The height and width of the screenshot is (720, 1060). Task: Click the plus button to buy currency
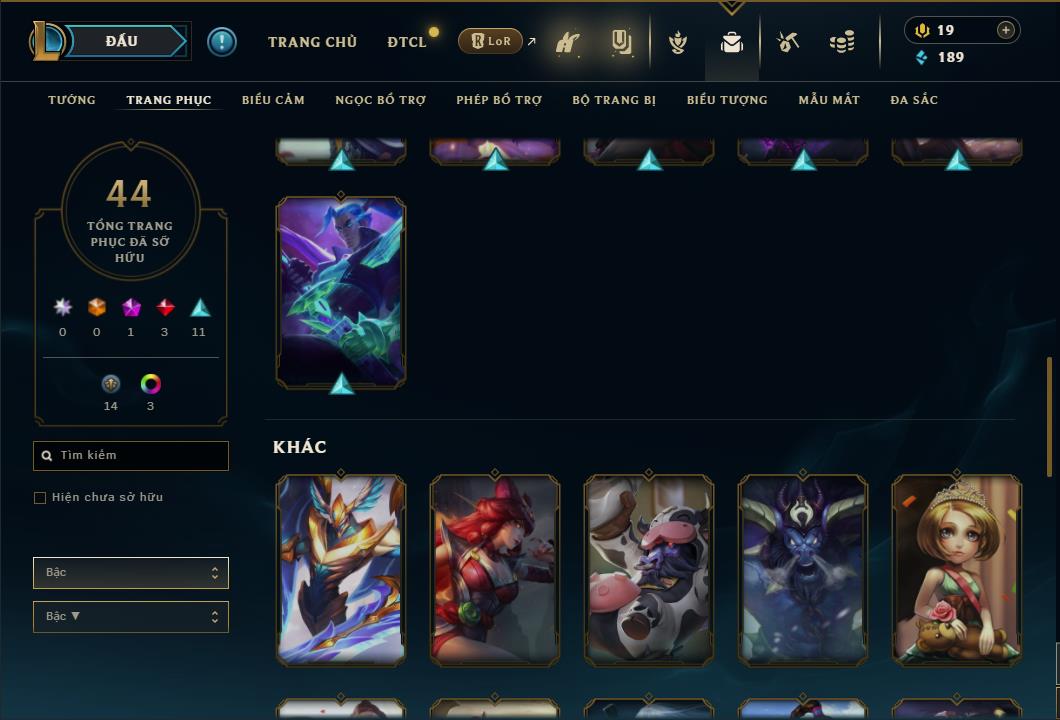(1006, 30)
